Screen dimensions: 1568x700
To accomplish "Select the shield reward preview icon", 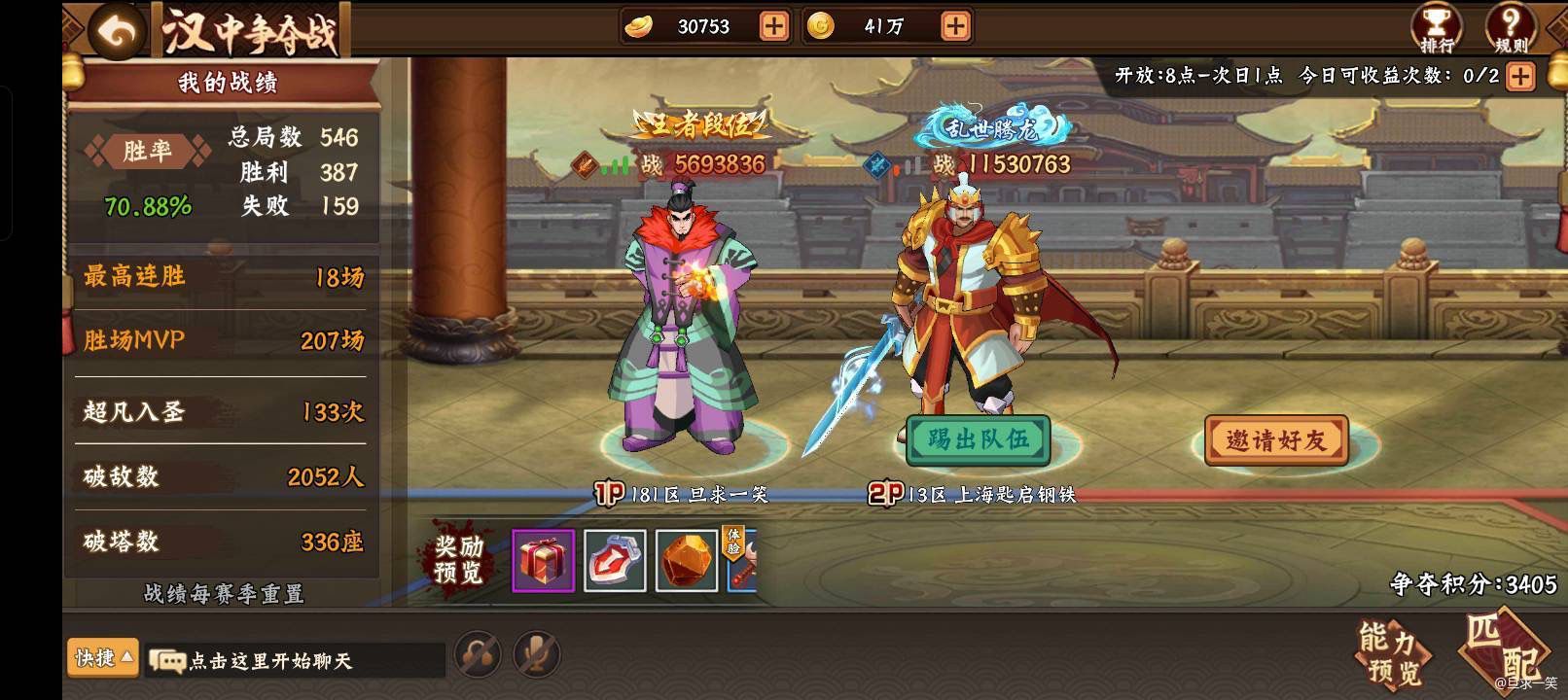I will pos(613,561).
